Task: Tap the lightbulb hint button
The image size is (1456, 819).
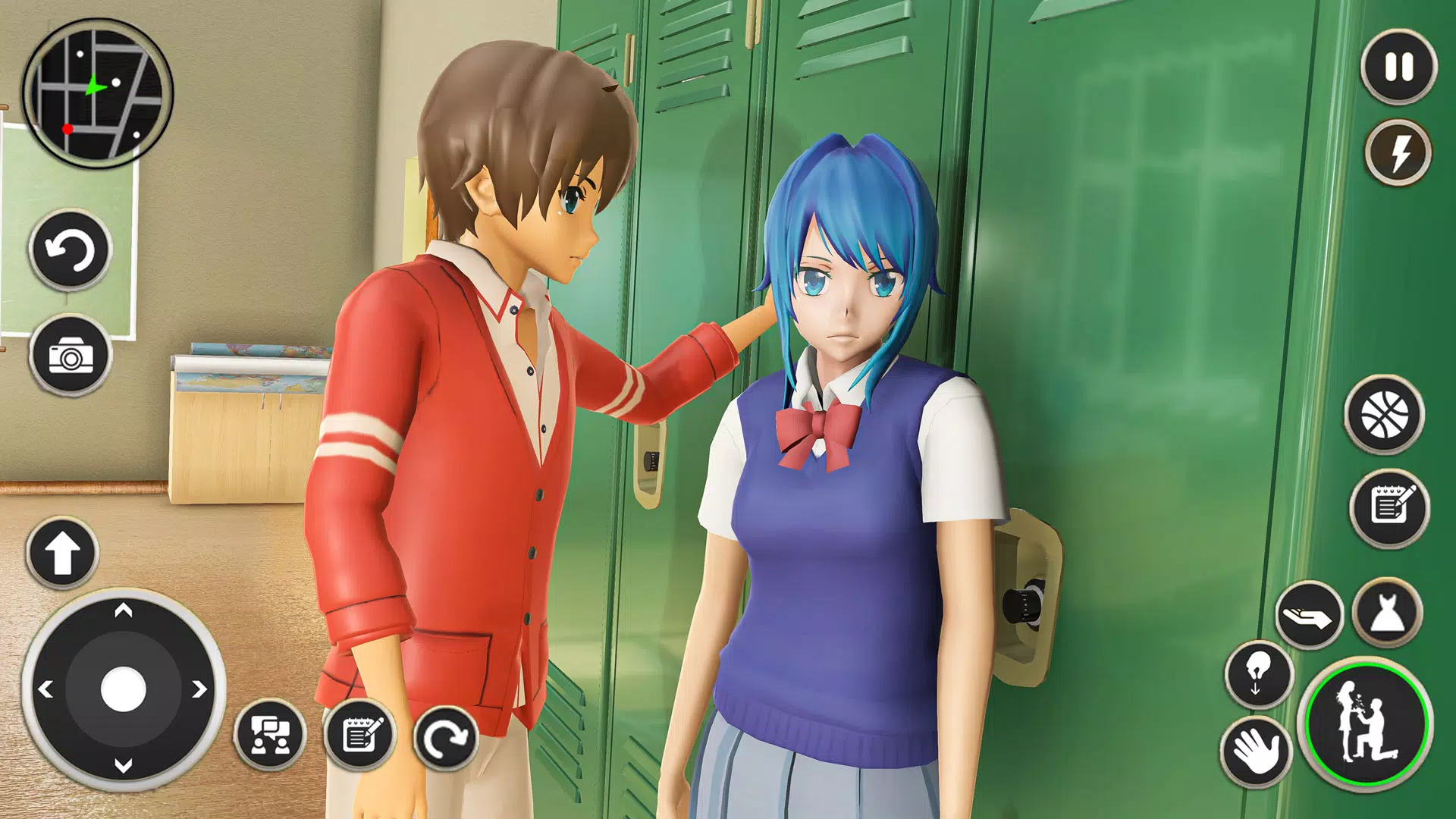Action: 1258,673
